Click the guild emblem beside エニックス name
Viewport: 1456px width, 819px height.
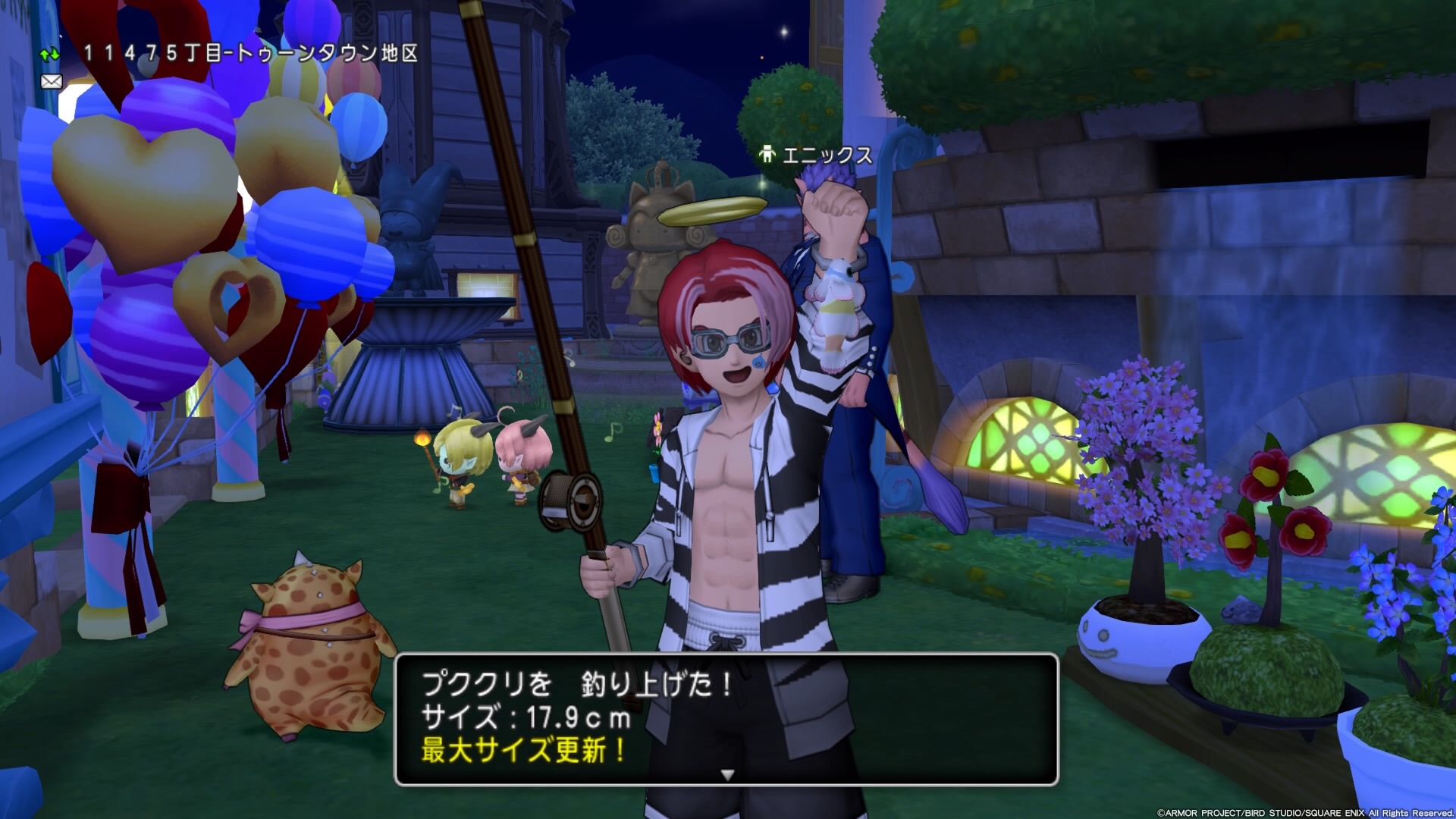pyautogui.click(x=767, y=155)
